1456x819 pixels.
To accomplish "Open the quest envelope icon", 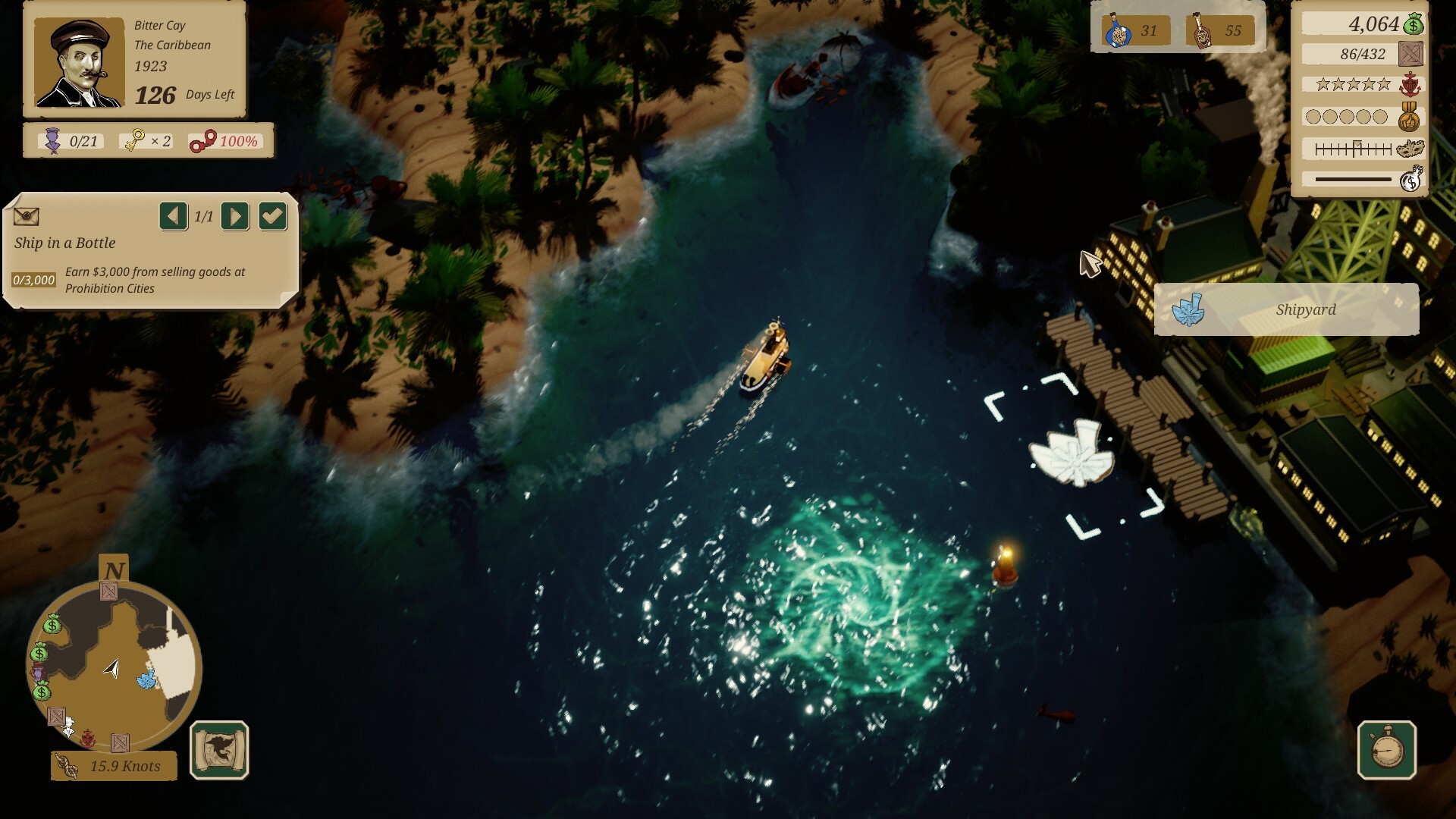I will pos(27,217).
